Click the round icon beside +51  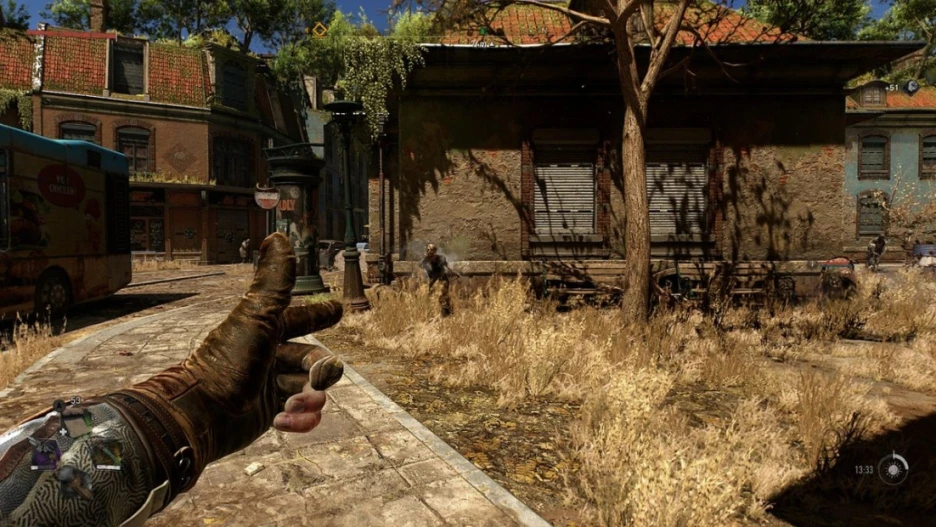[x=913, y=87]
